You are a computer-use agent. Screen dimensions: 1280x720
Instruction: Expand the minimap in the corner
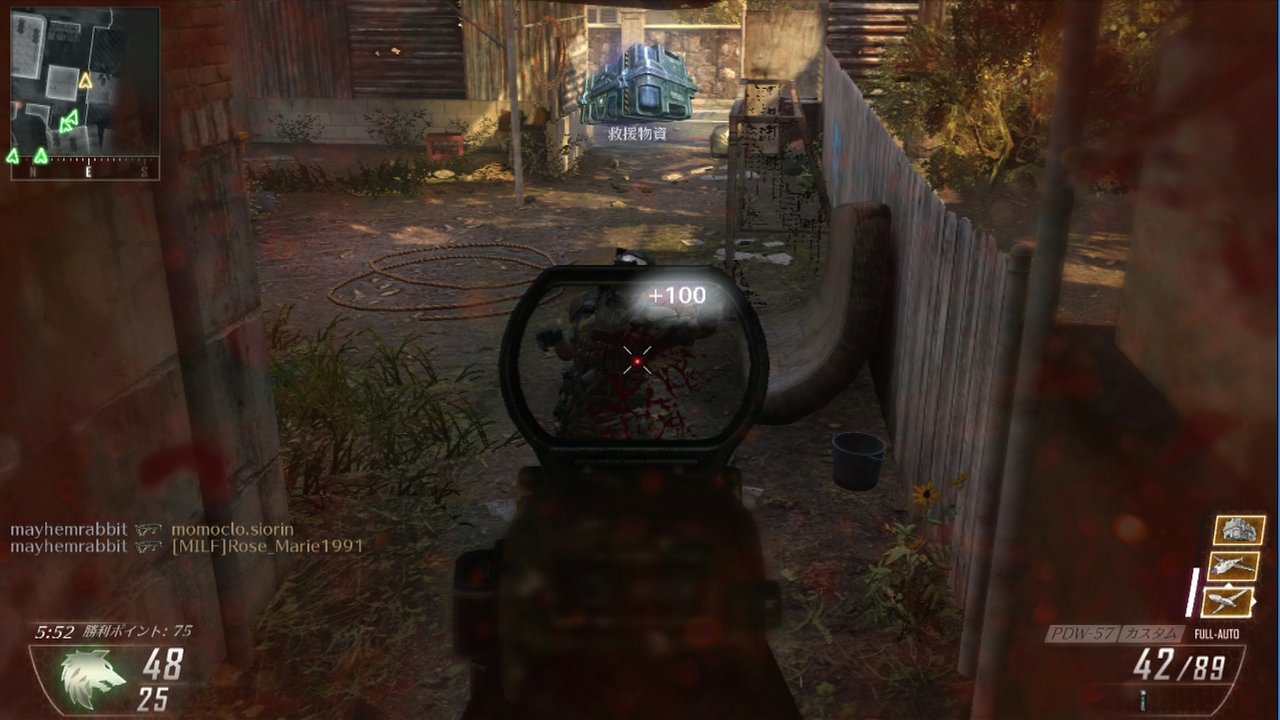point(84,90)
